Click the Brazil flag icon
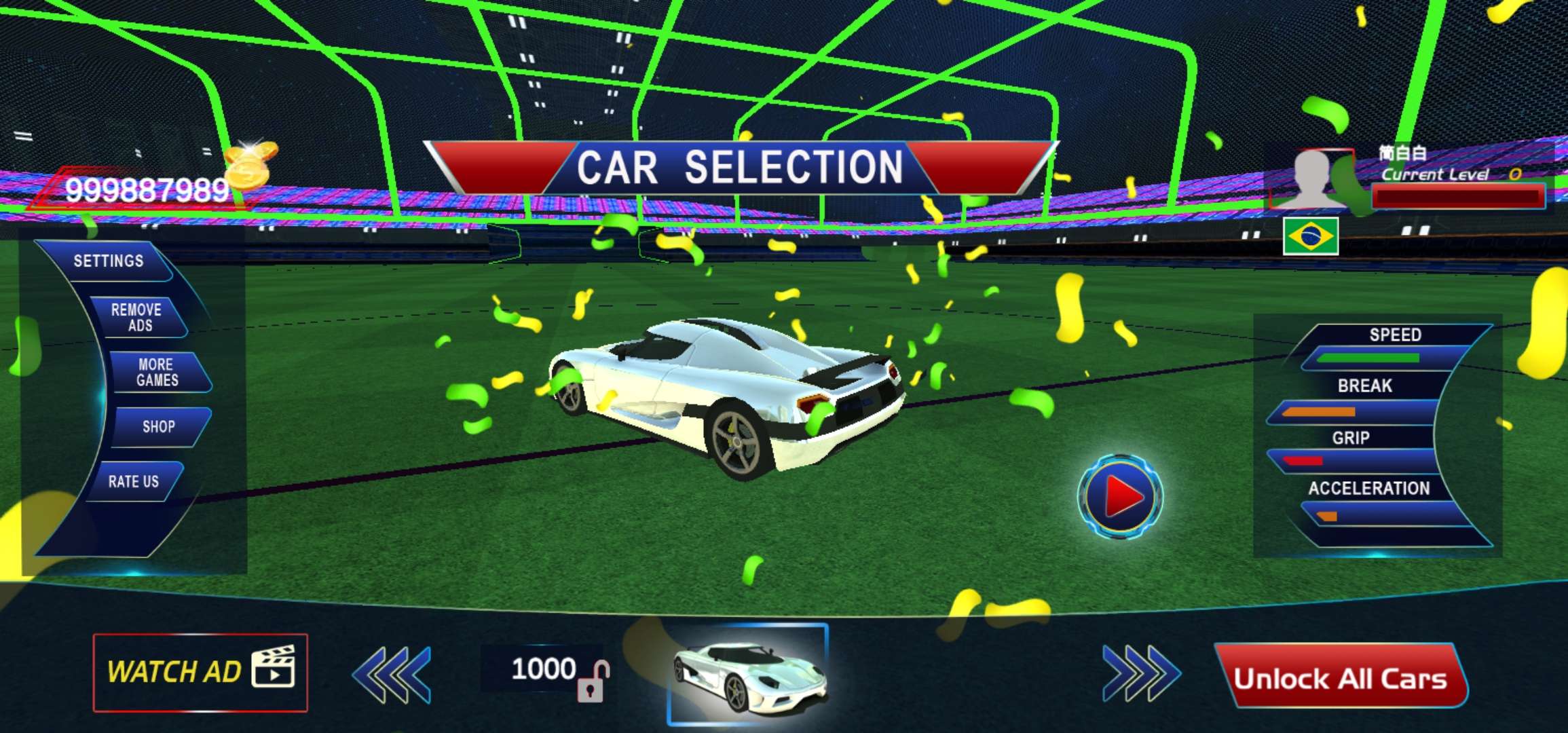The height and width of the screenshot is (733, 1568). (1310, 236)
